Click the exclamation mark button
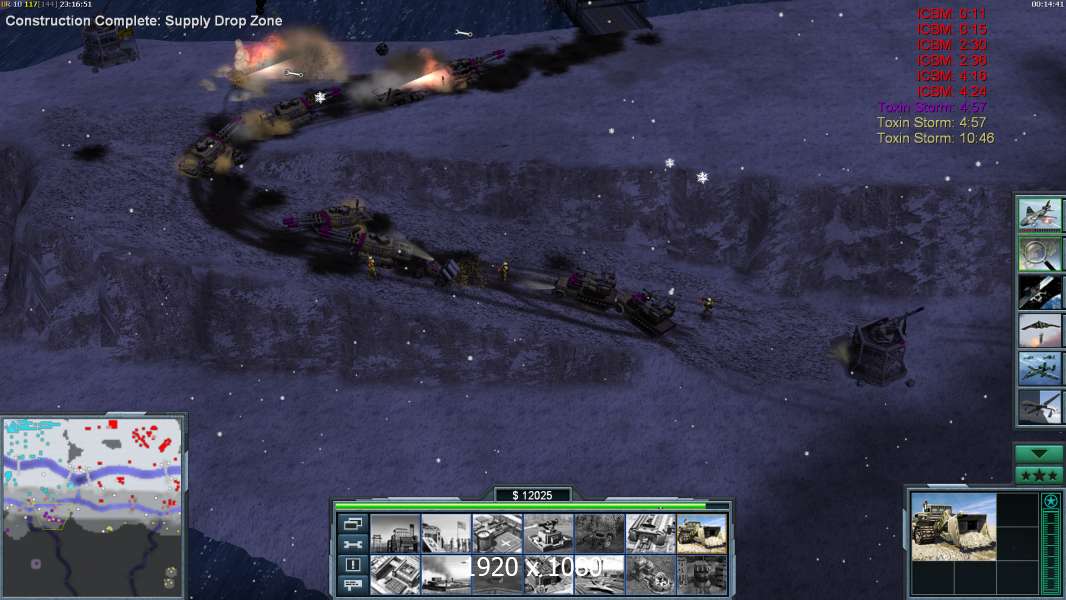1066x600 pixels. (352, 565)
